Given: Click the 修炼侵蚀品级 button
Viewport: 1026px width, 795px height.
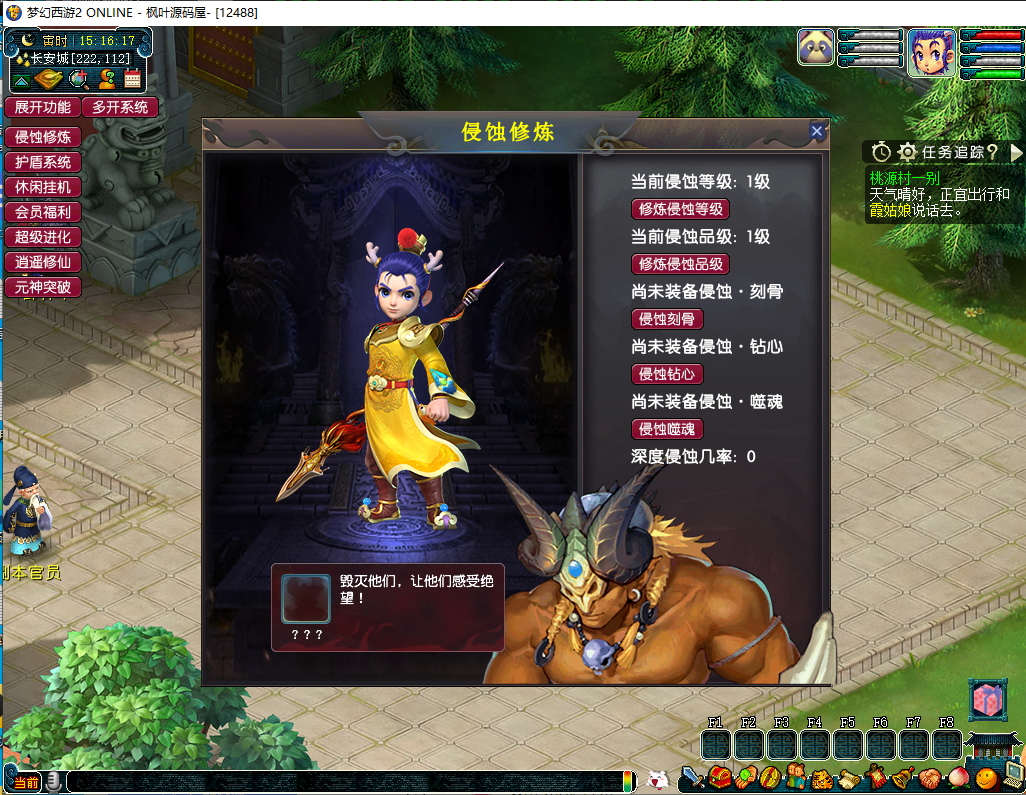Looking at the screenshot, I should tap(680, 264).
